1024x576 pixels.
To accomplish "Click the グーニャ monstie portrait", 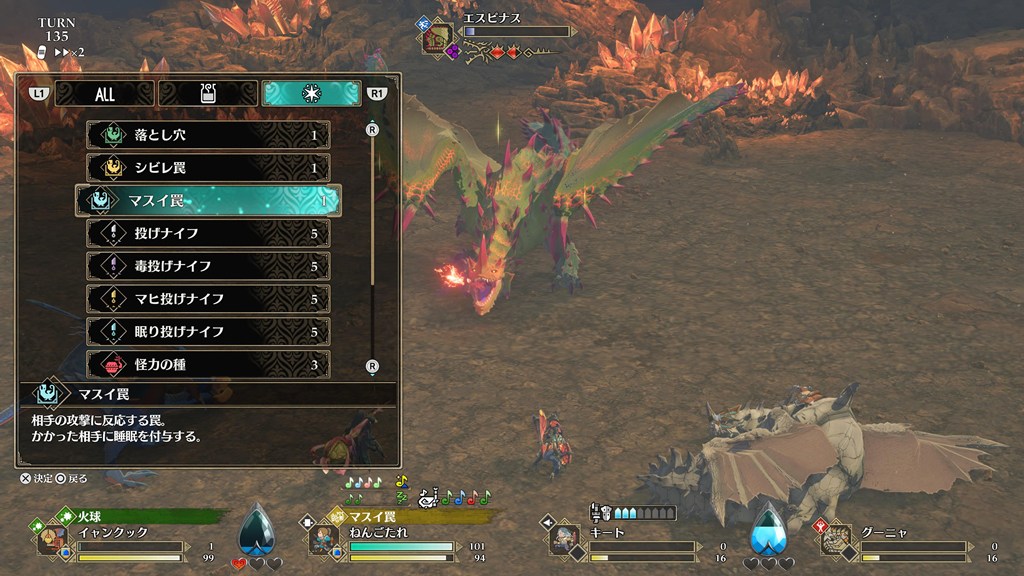I will tap(836, 539).
